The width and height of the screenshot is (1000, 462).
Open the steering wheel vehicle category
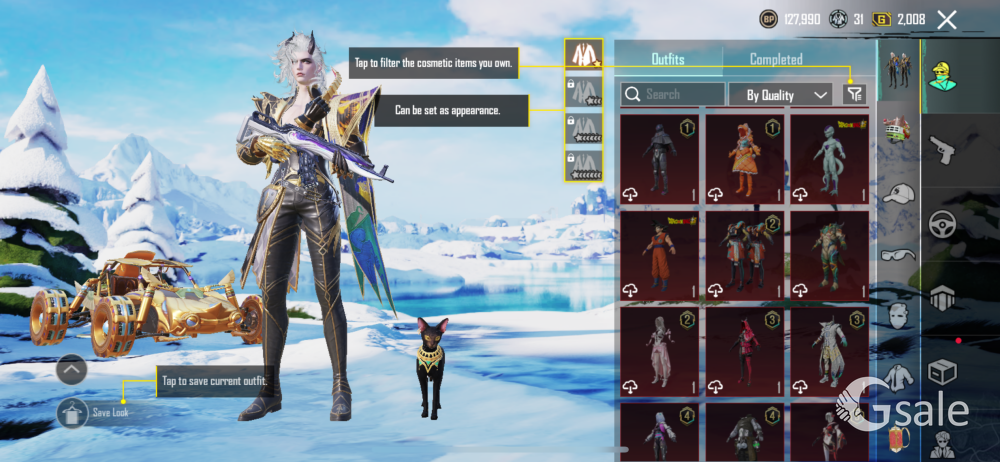(x=943, y=224)
